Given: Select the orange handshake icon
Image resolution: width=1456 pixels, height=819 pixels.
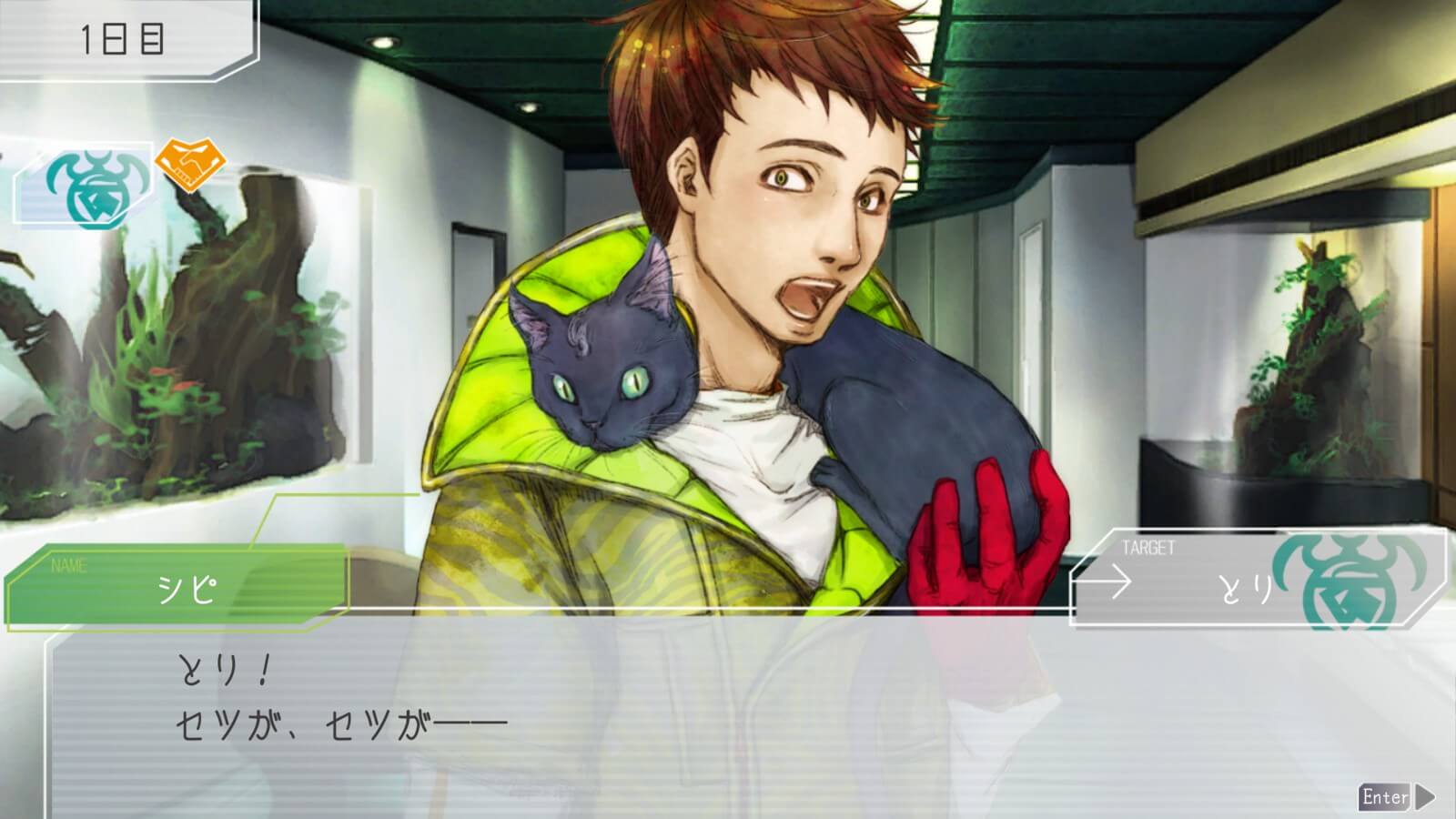Looking at the screenshot, I should pyautogui.click(x=190, y=160).
